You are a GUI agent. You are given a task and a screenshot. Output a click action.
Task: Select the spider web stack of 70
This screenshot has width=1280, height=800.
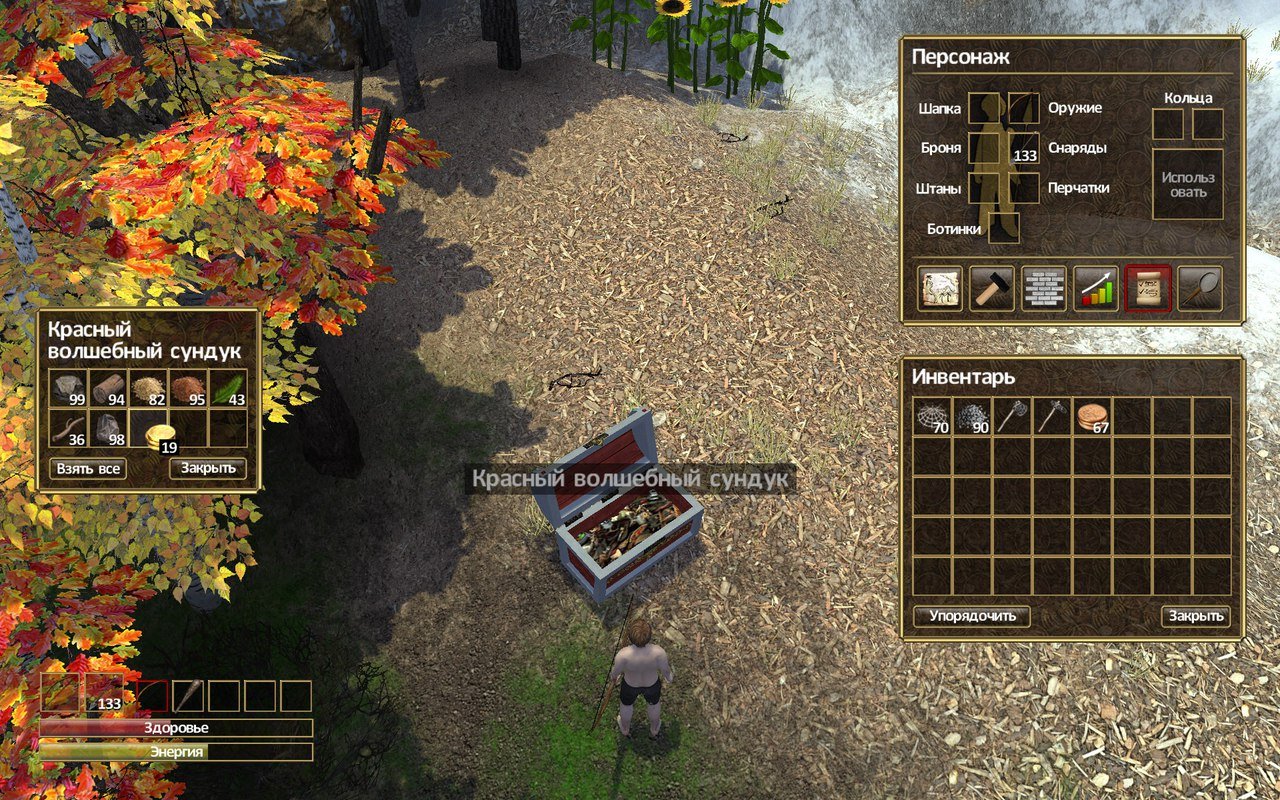(933, 416)
